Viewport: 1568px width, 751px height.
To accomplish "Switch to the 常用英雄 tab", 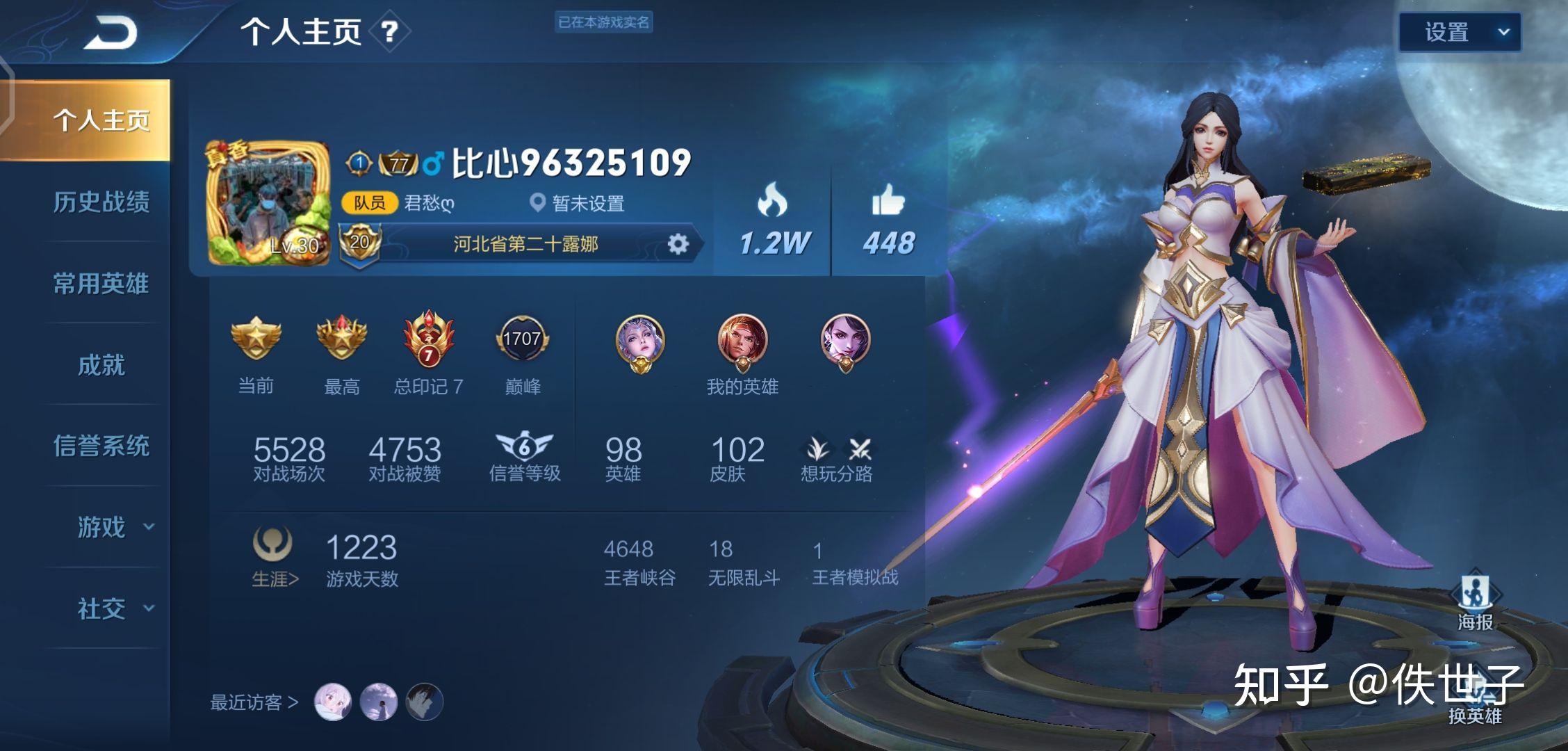I will coord(101,284).
